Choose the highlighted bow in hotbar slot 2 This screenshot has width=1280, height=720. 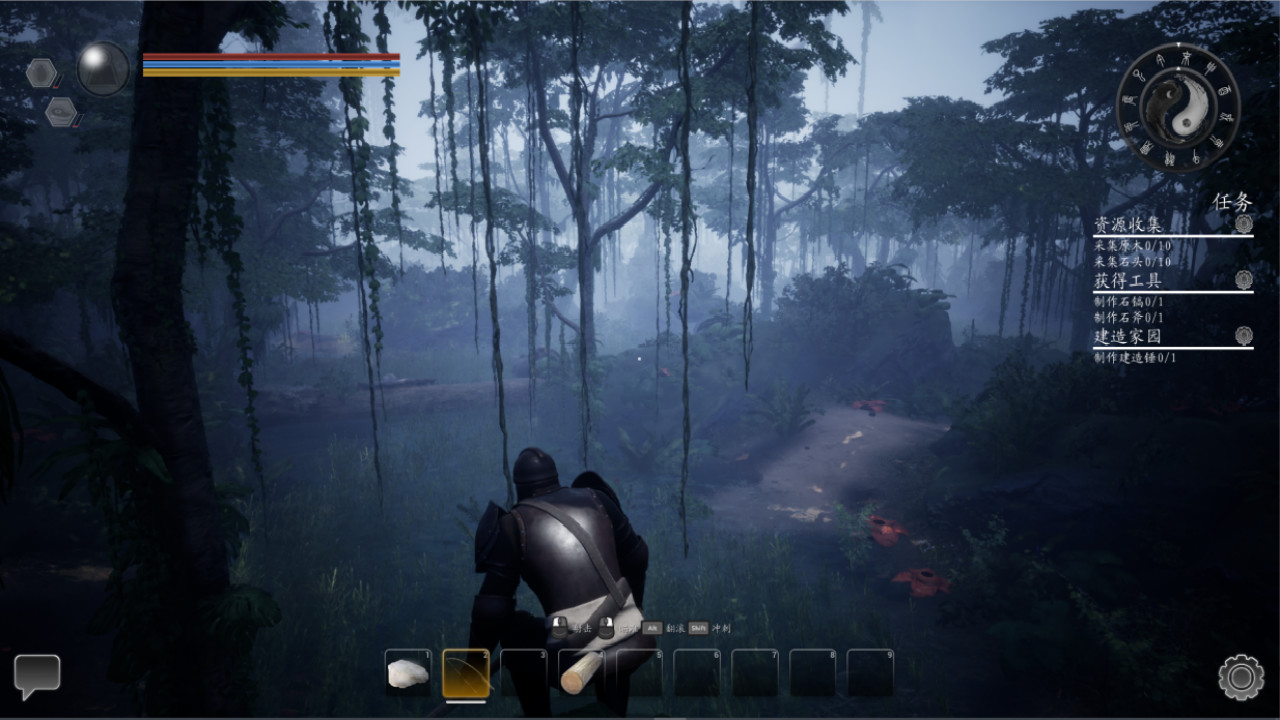coord(466,673)
